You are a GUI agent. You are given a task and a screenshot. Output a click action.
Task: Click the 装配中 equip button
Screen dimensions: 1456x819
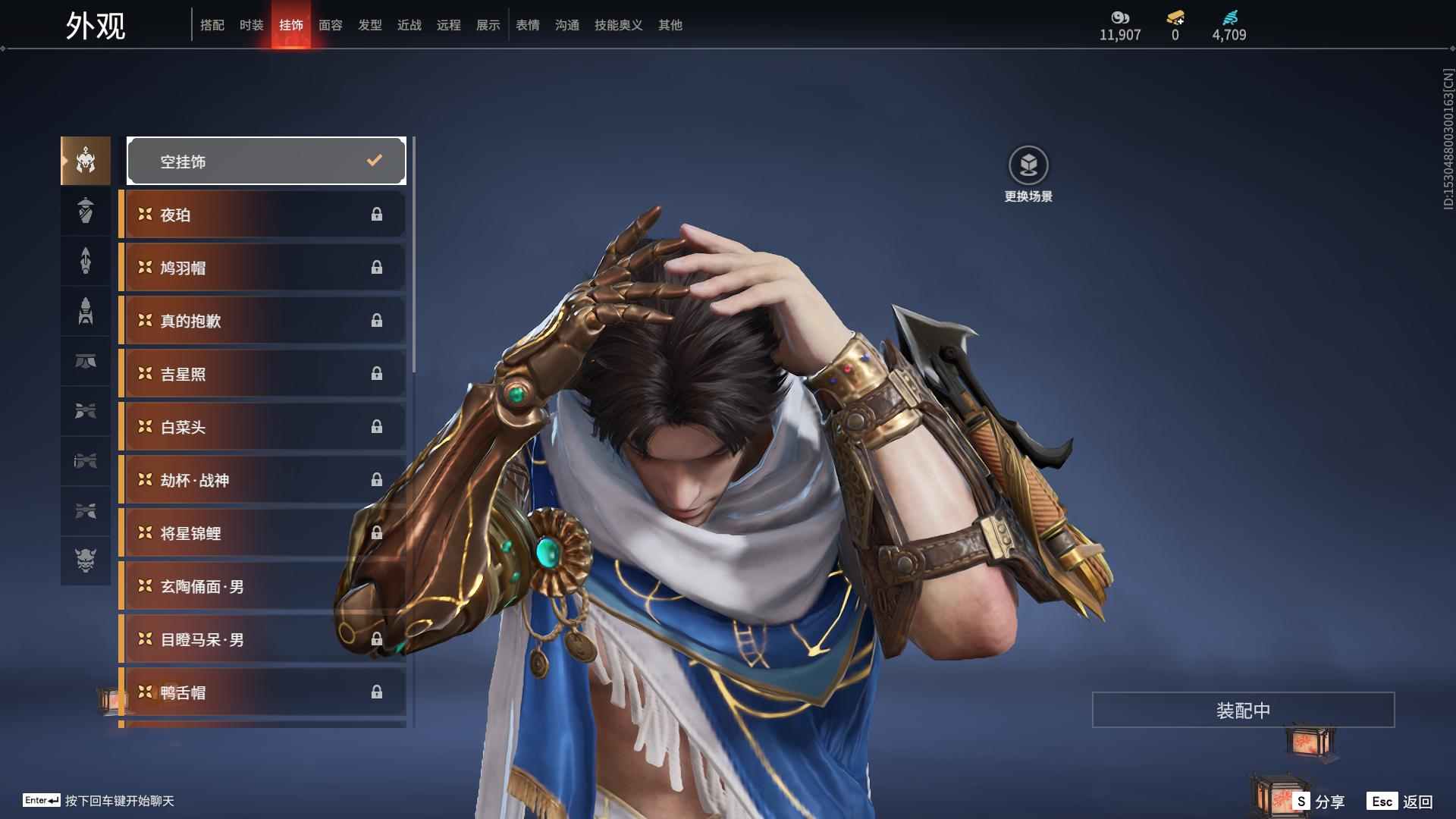1243,710
